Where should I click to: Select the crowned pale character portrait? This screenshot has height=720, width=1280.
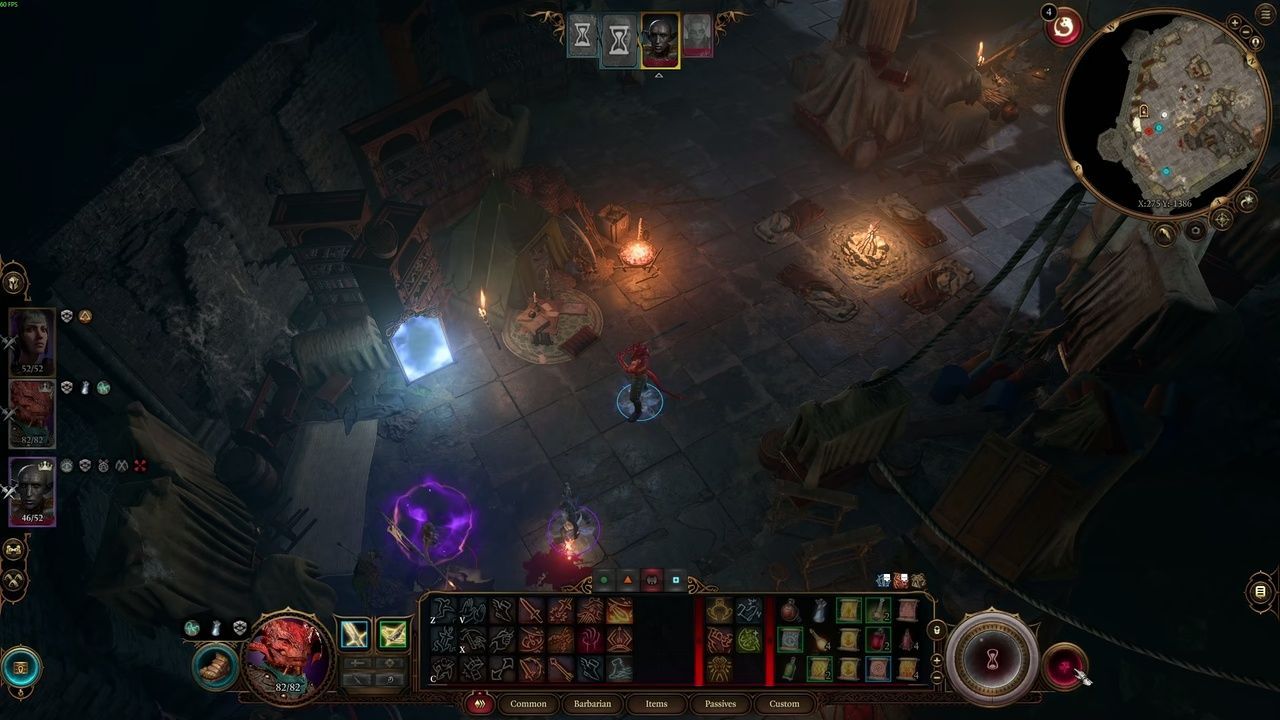[x=31, y=489]
